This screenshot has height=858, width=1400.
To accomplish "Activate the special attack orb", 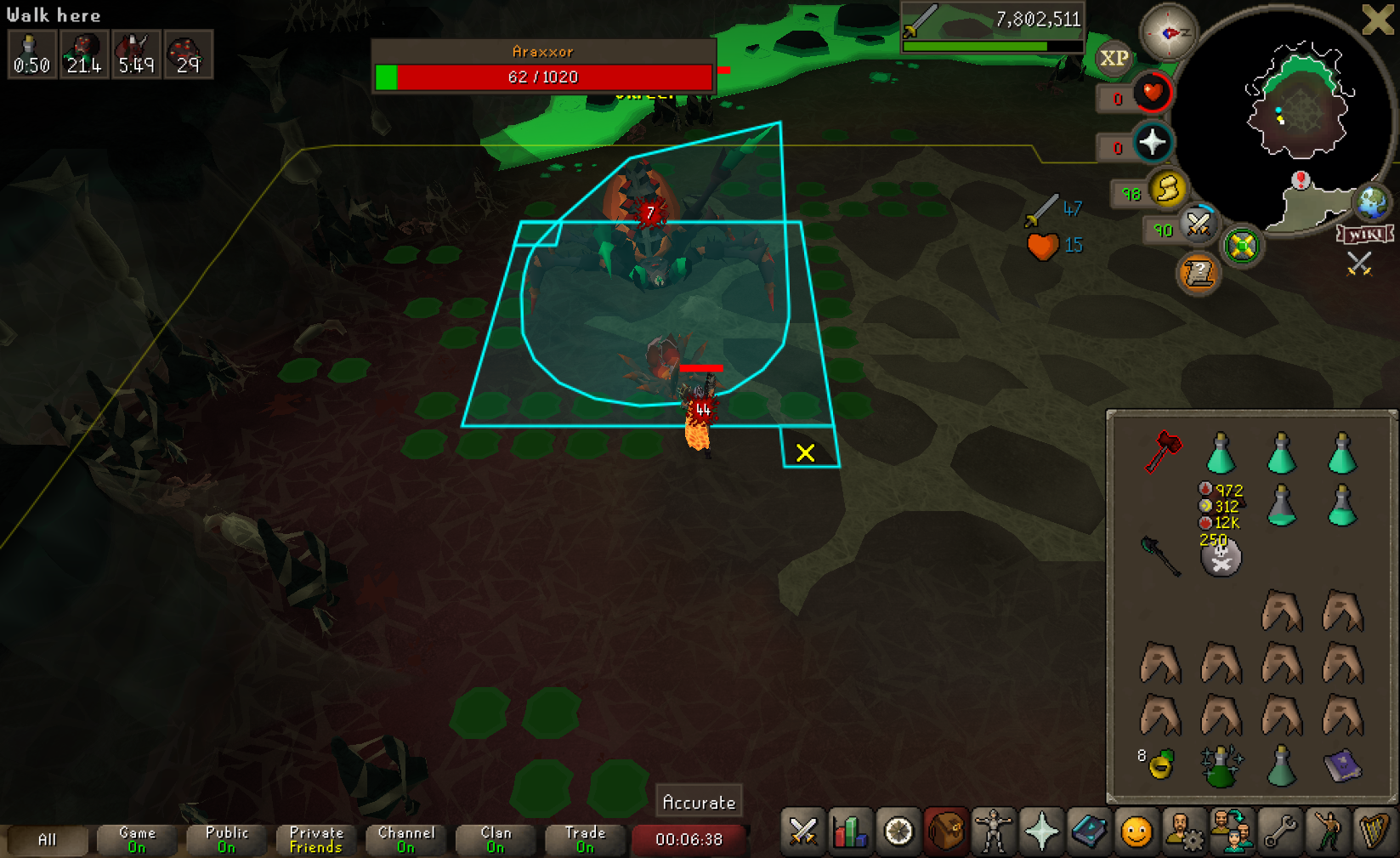I will (x=1199, y=224).
